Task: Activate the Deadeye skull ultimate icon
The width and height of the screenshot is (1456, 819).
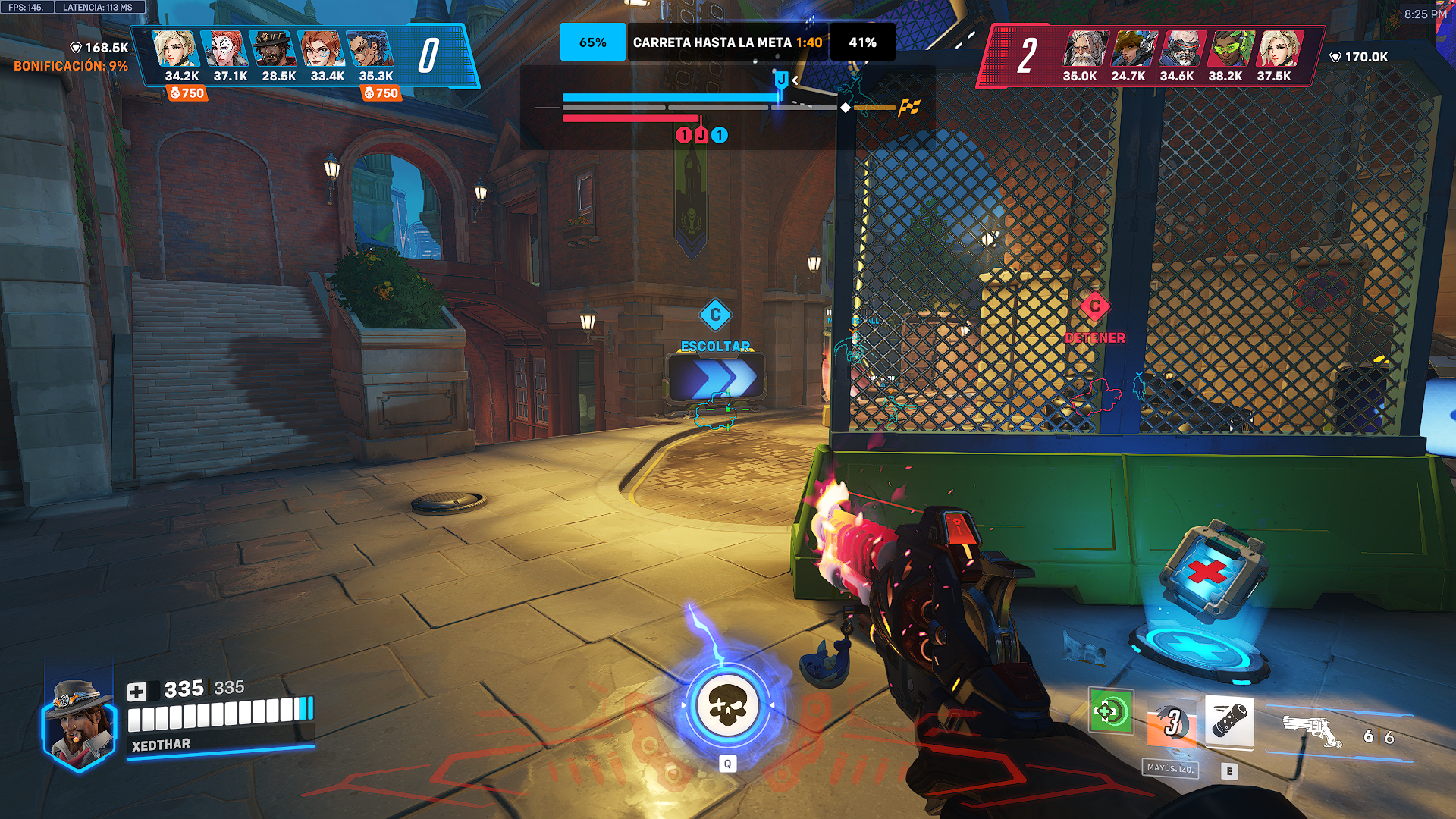Action: (727, 705)
